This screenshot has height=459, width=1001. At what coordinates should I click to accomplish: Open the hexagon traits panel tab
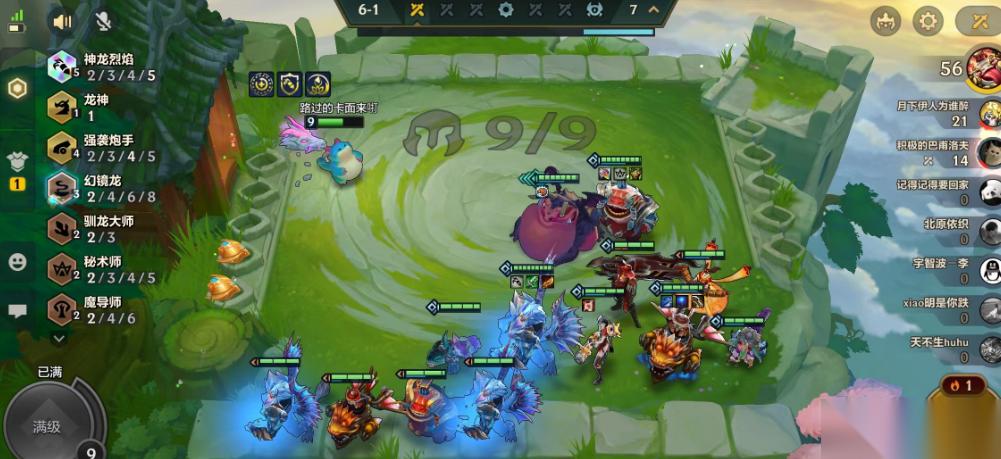pyautogui.click(x=17, y=88)
